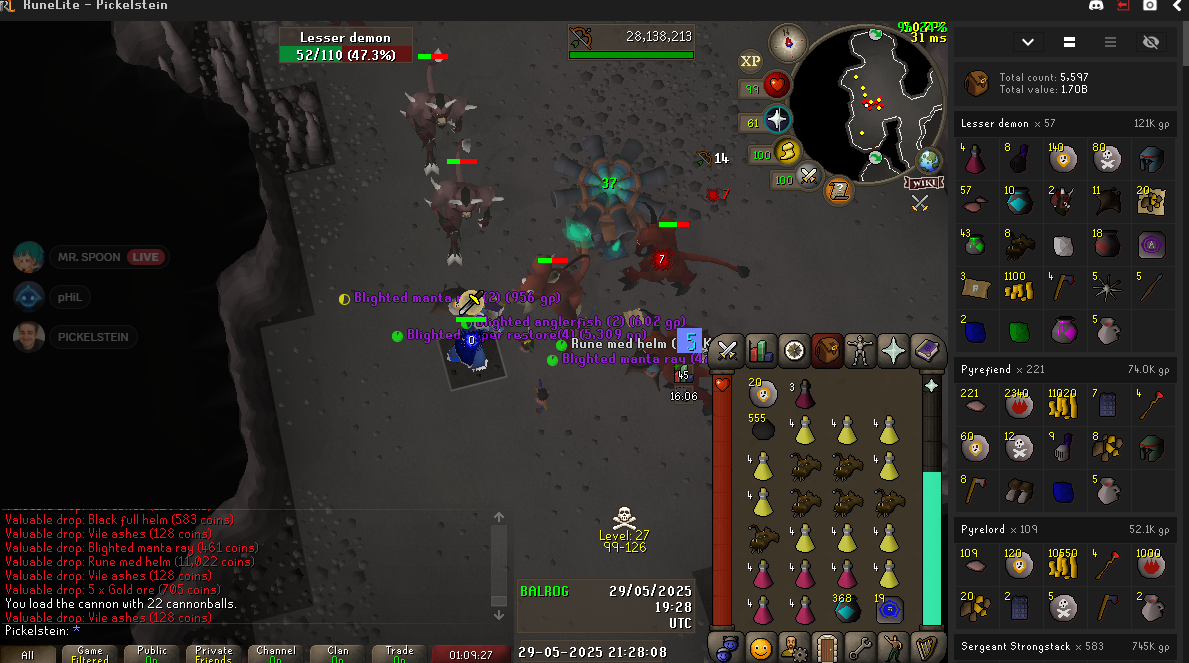This screenshot has height=663, width=1189.
Task: Click the Discord icon in the title bar
Action: [1096, 6]
